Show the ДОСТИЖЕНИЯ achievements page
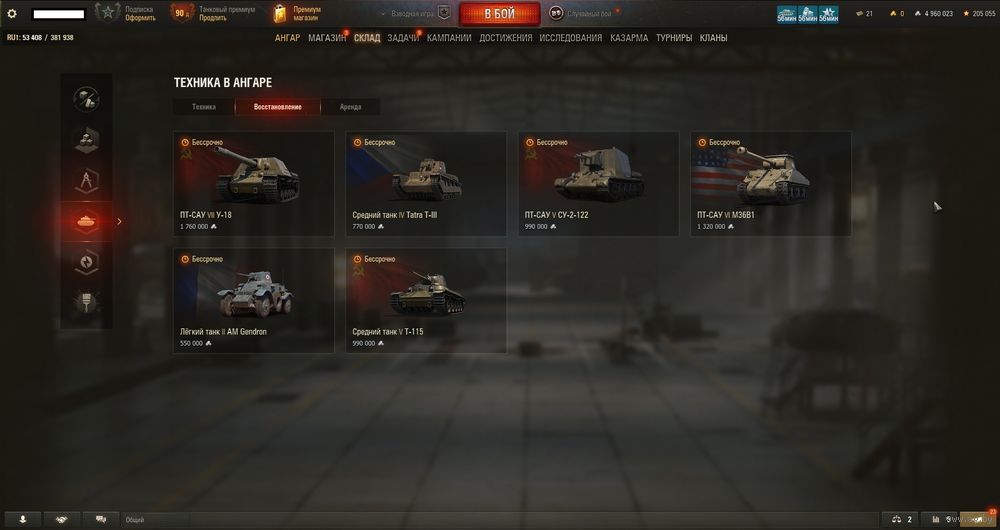The width and height of the screenshot is (1000, 530). (x=505, y=38)
